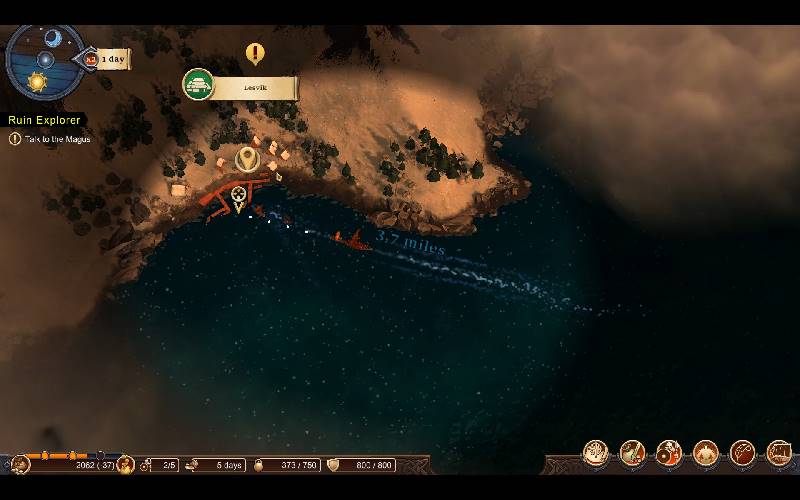
Task: Click the hero portrait left of experience bar
Action: (20, 465)
